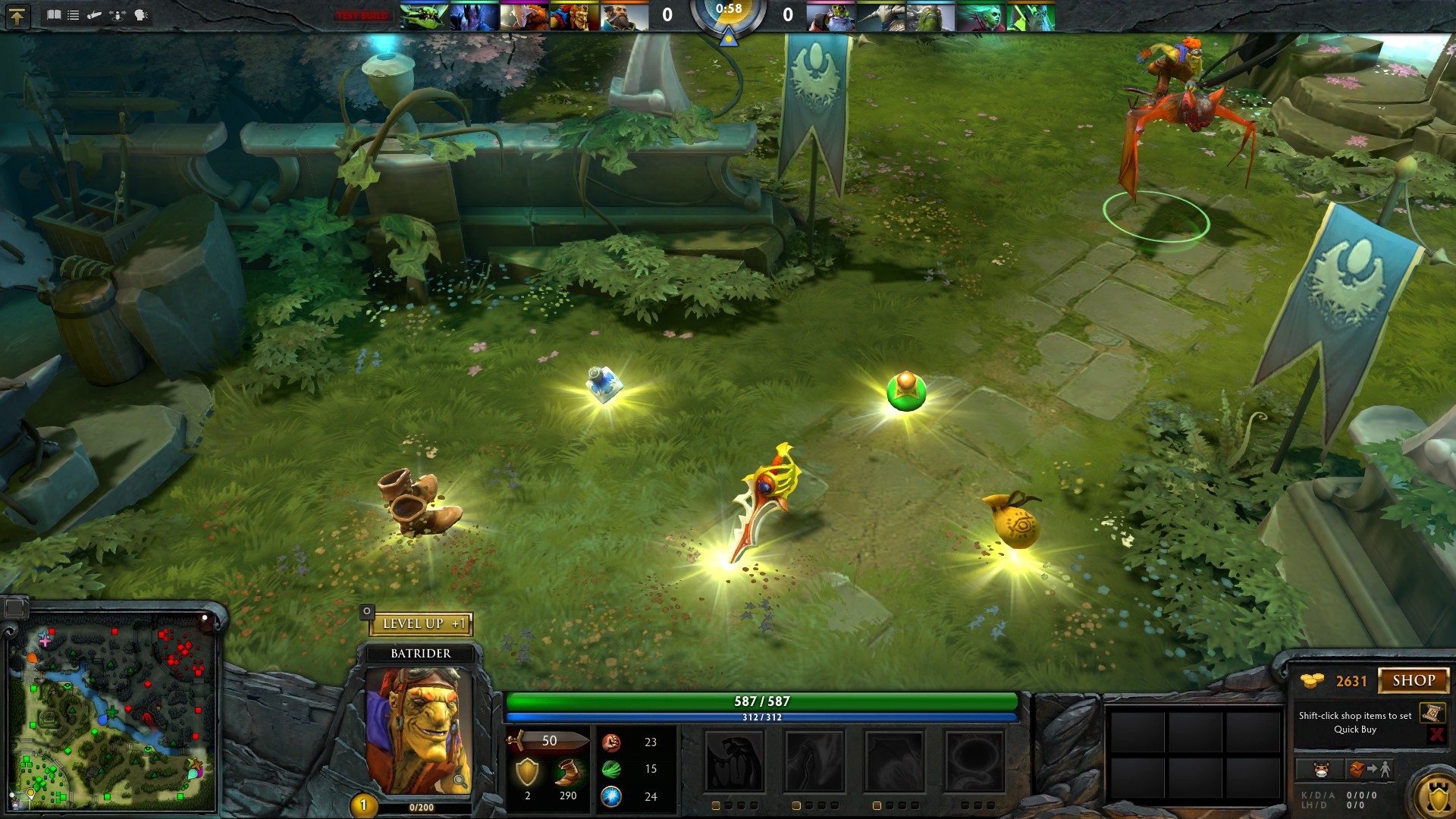The width and height of the screenshot is (1456, 819).
Task: Activate the Glyph of Fortification shield button
Action: click(x=1437, y=798)
